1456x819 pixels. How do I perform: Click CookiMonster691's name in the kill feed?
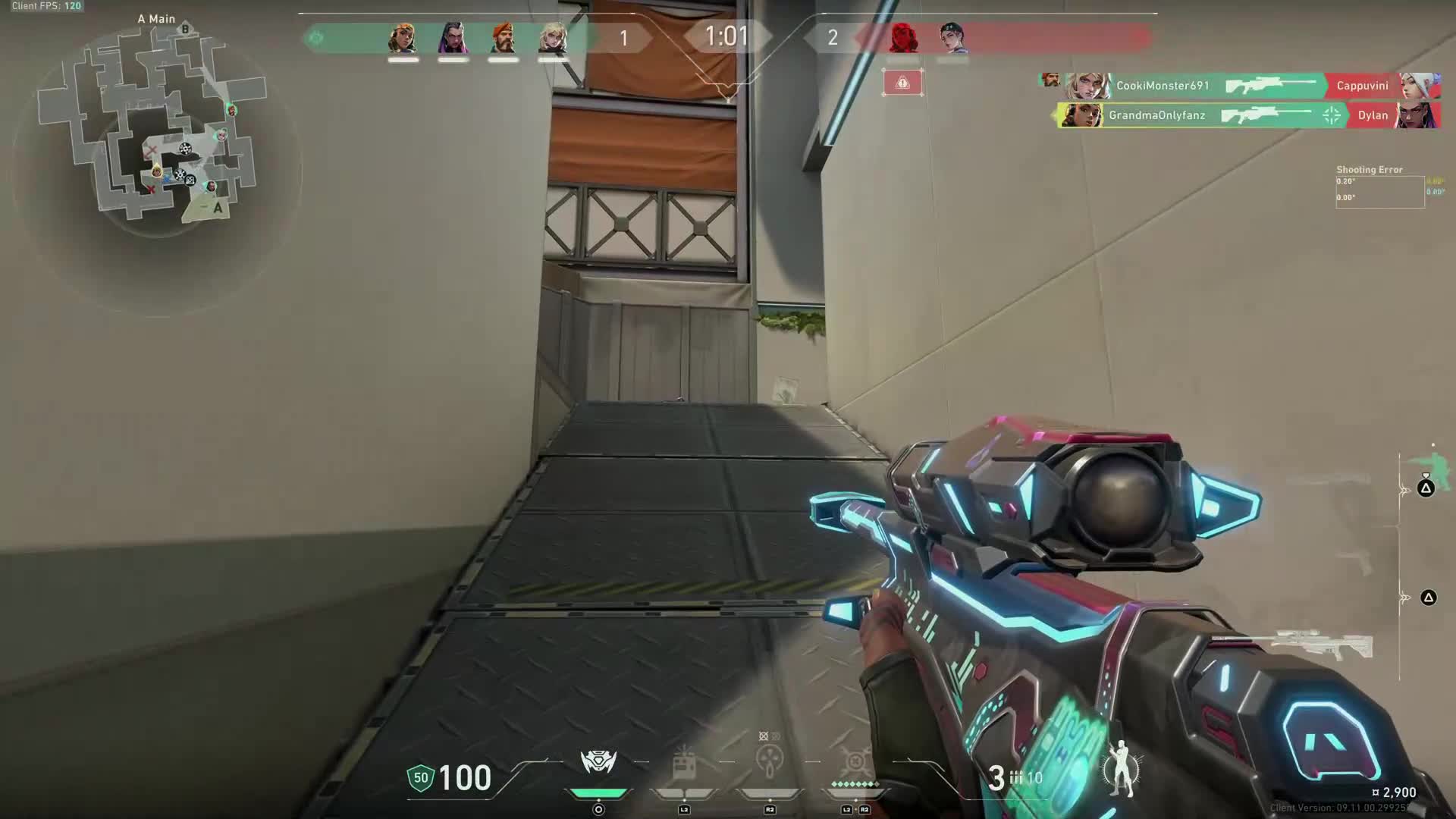tap(1162, 86)
